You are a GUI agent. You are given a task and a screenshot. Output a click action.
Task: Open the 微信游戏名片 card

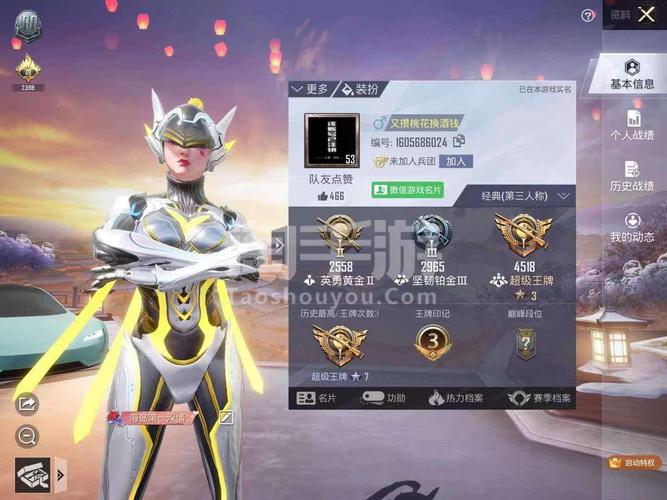[407, 189]
